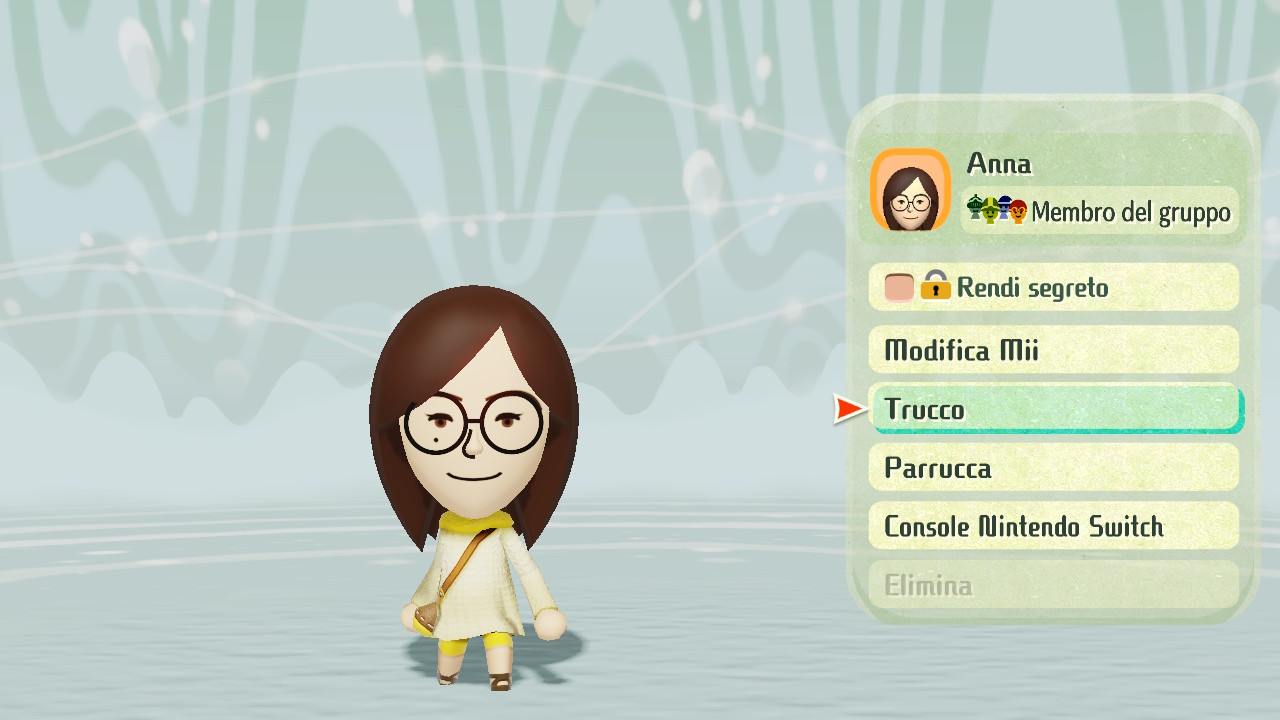The image size is (1280, 720).
Task: Select the knight-helmet Mii group icon
Action: coord(975,207)
